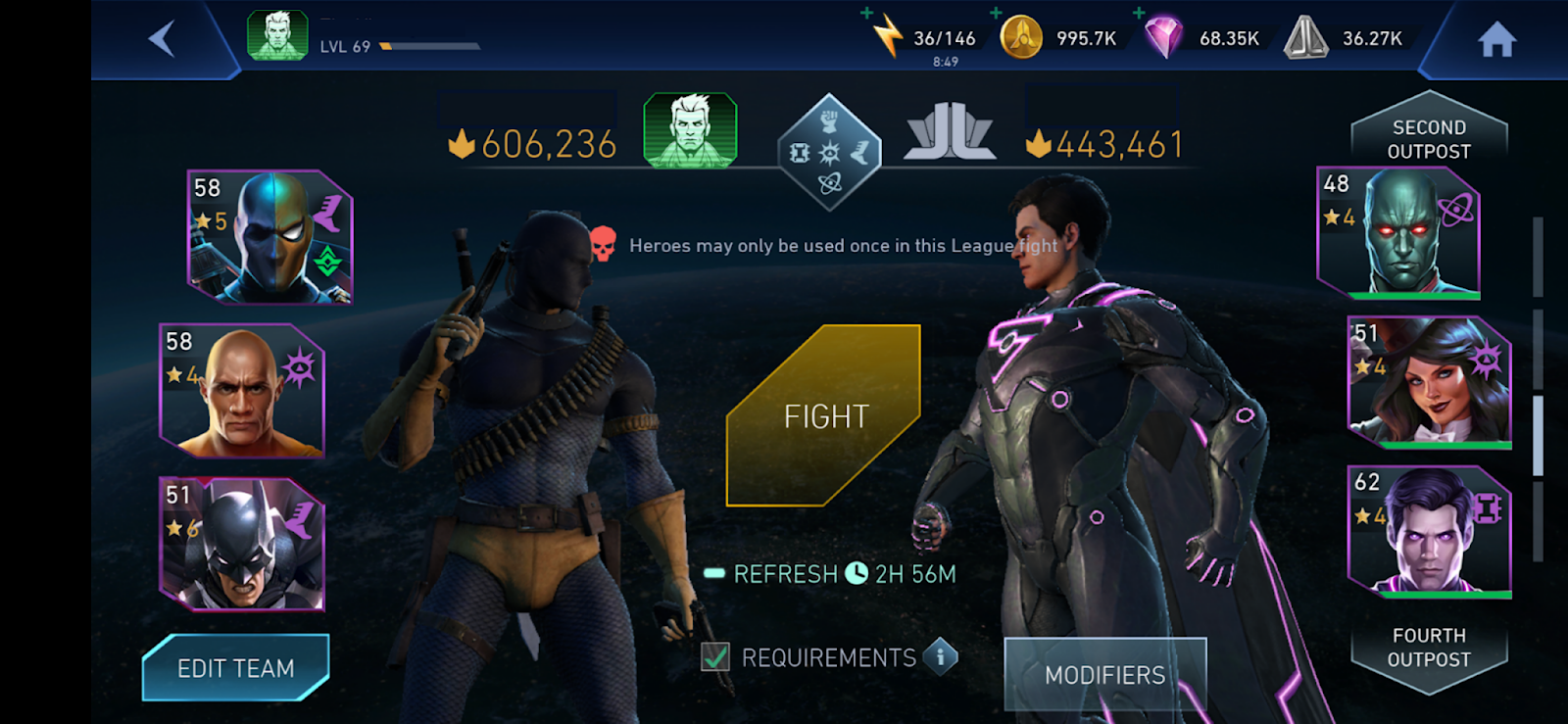Start the league battle with the FIGHT button
1568x724 pixels.
click(824, 415)
